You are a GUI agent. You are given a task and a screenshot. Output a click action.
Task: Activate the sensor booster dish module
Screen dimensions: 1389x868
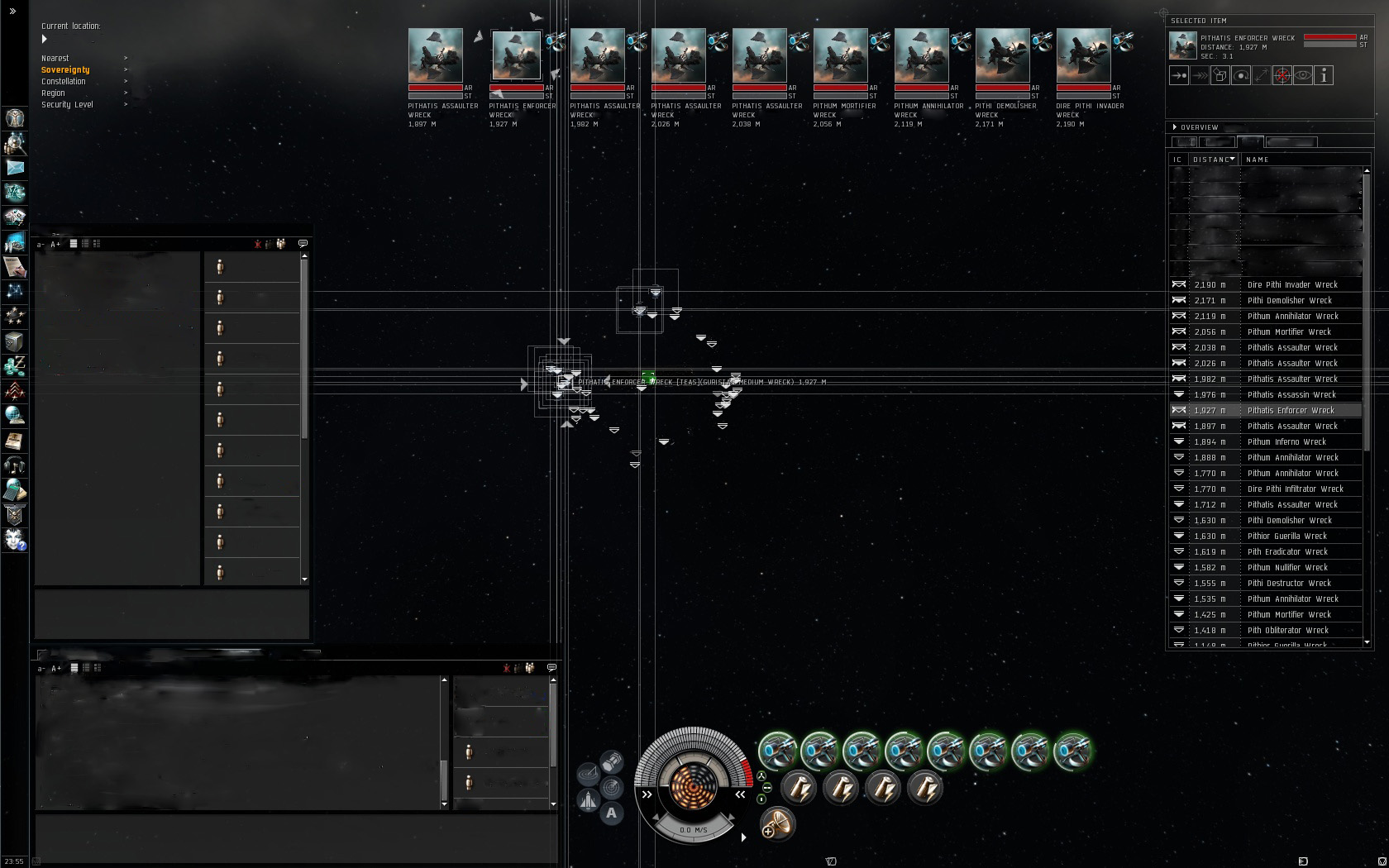pos(776,823)
